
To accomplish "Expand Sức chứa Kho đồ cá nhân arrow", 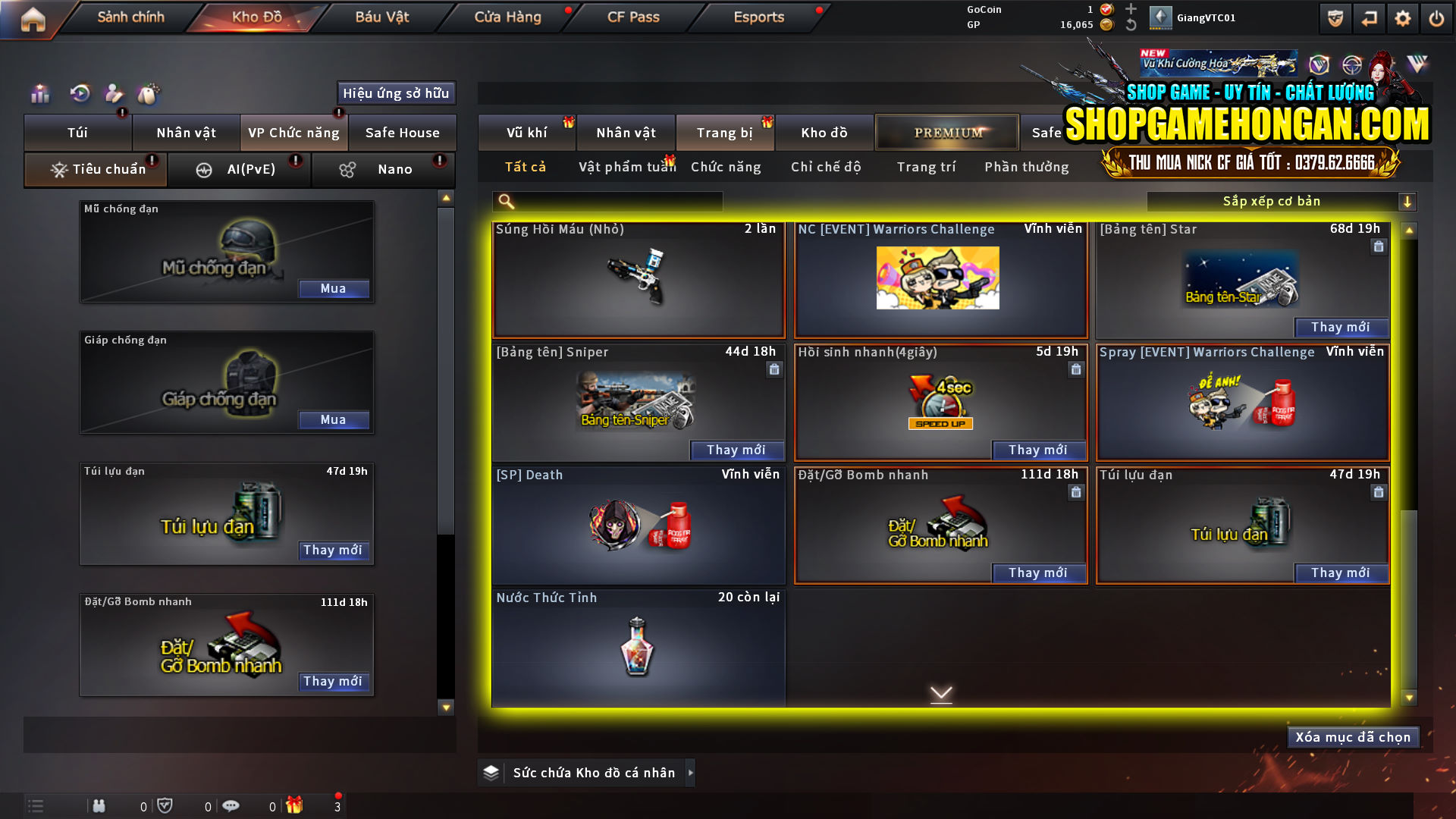I will (690, 773).
